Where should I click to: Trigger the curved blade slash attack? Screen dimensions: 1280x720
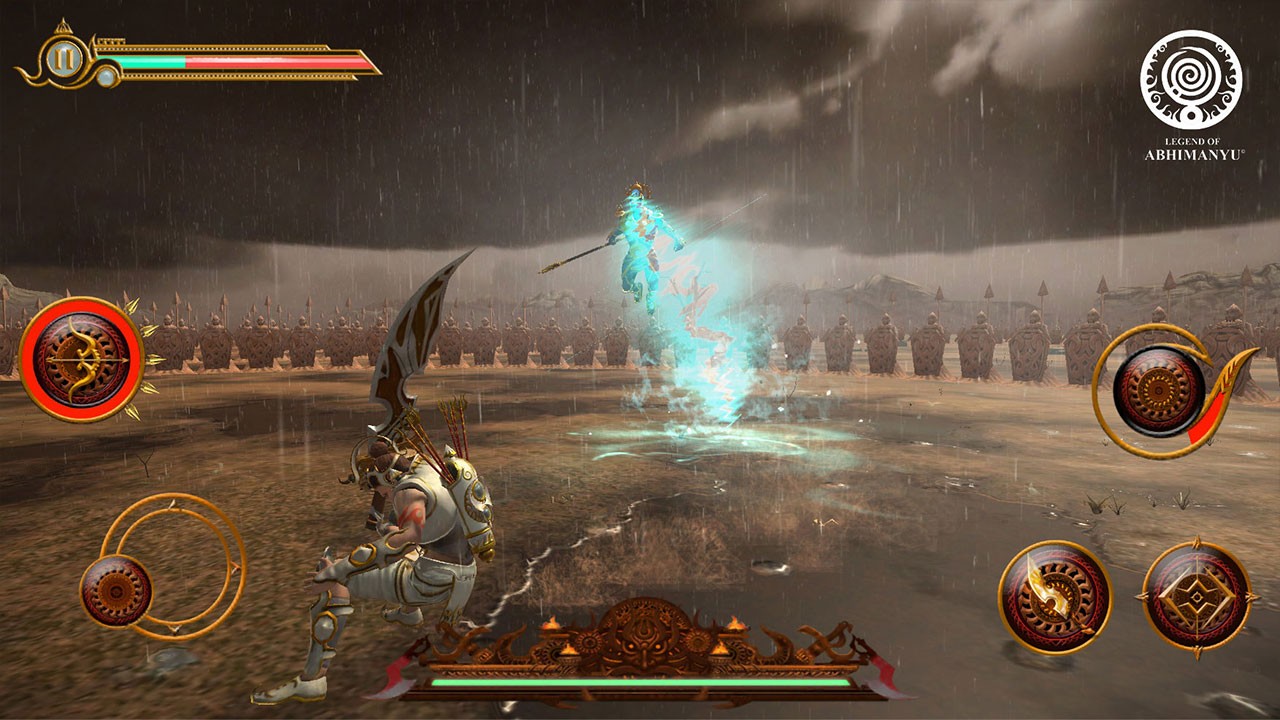point(1054,597)
